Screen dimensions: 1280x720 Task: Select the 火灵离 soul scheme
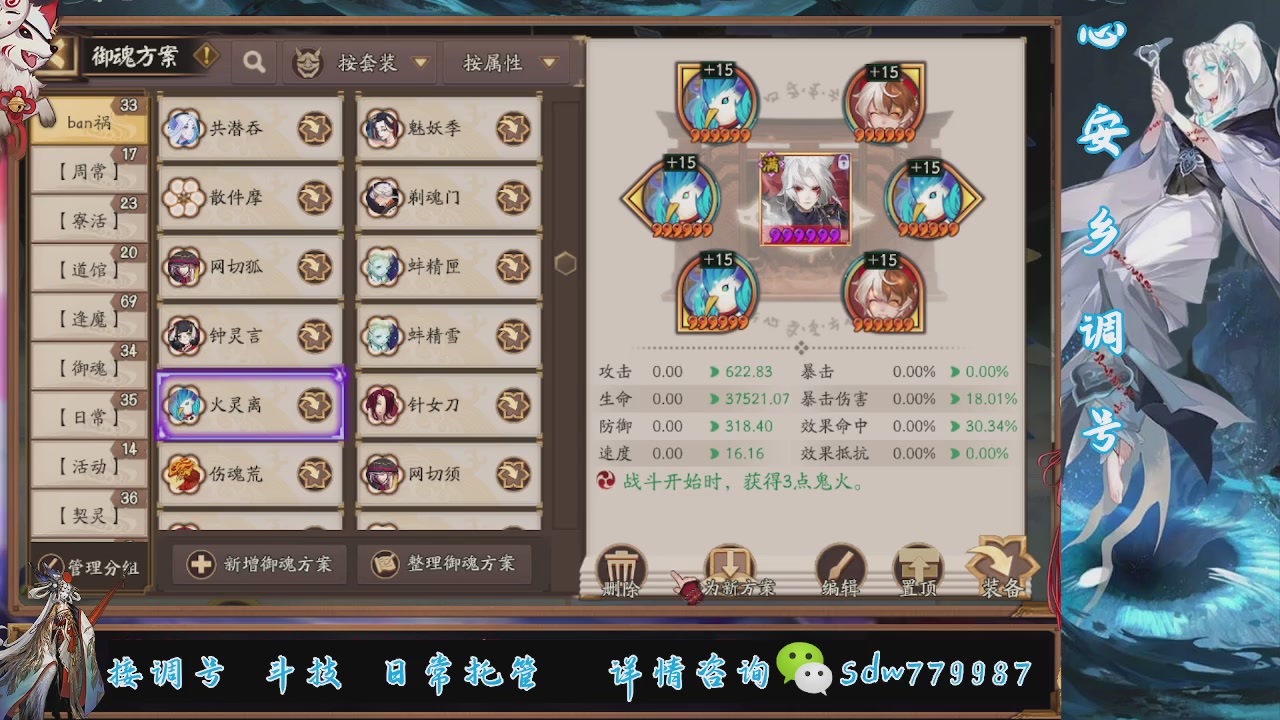(x=250, y=405)
